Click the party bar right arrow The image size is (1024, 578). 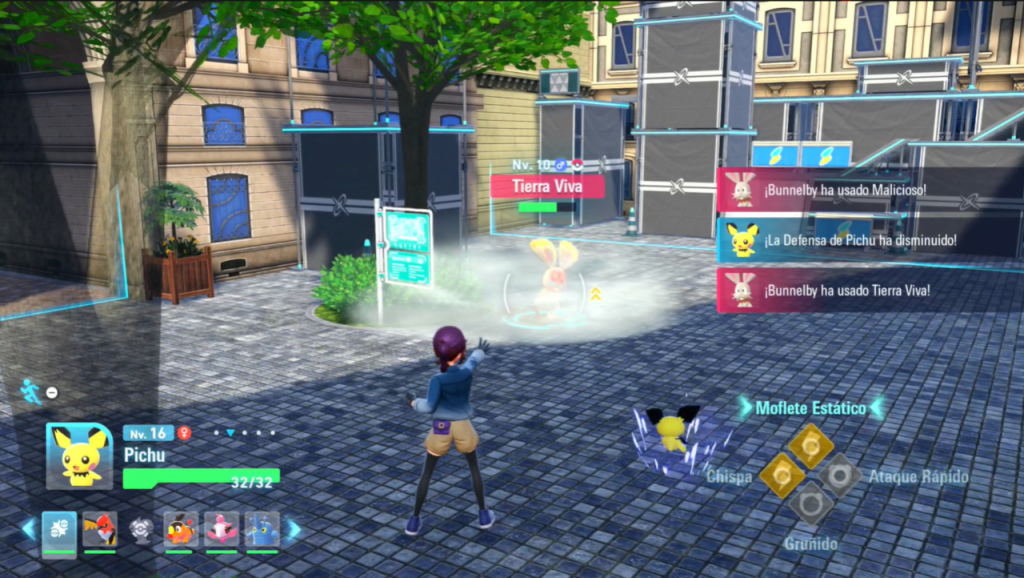[293, 529]
